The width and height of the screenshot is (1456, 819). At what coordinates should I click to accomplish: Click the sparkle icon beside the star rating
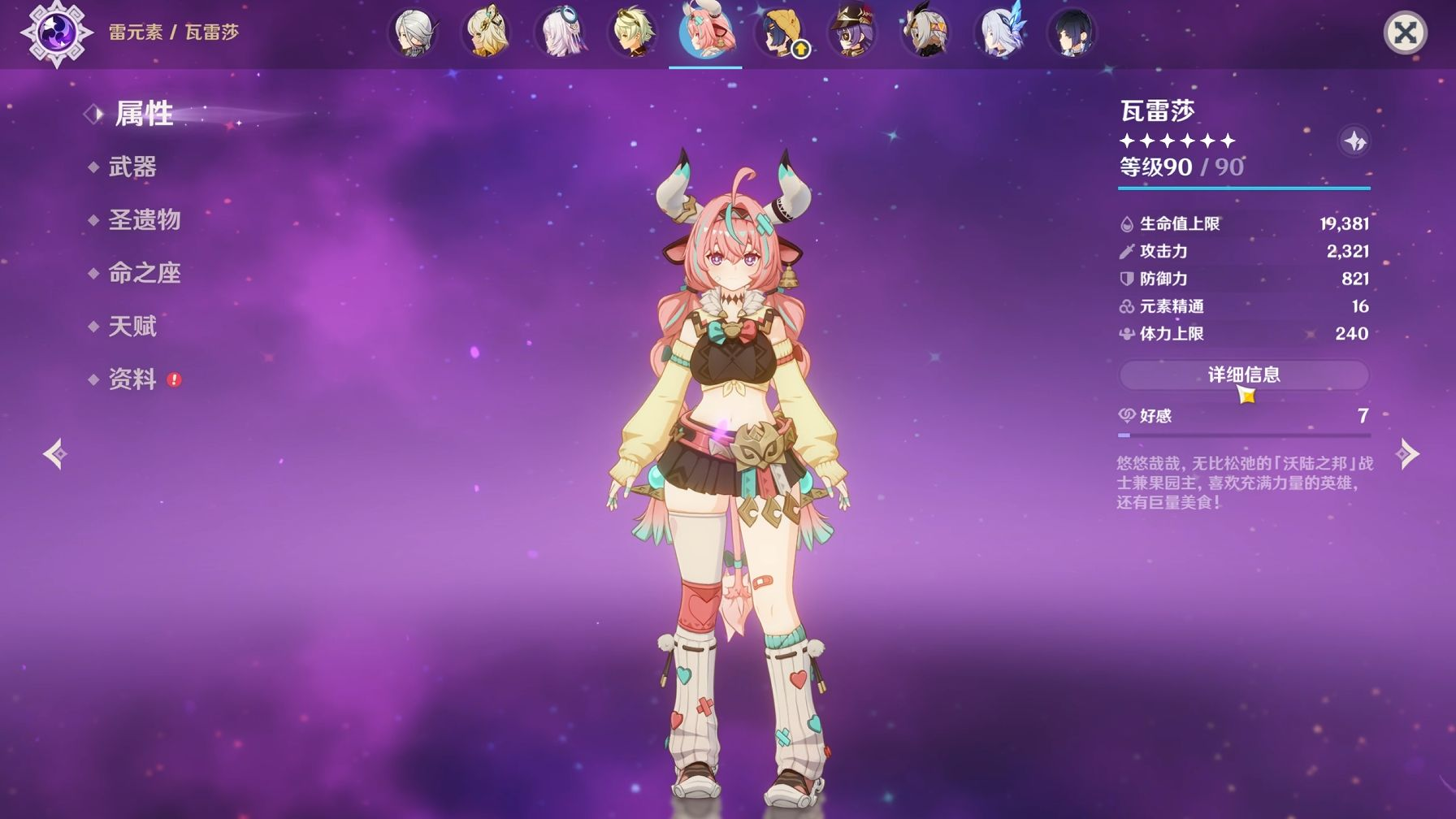(1354, 142)
